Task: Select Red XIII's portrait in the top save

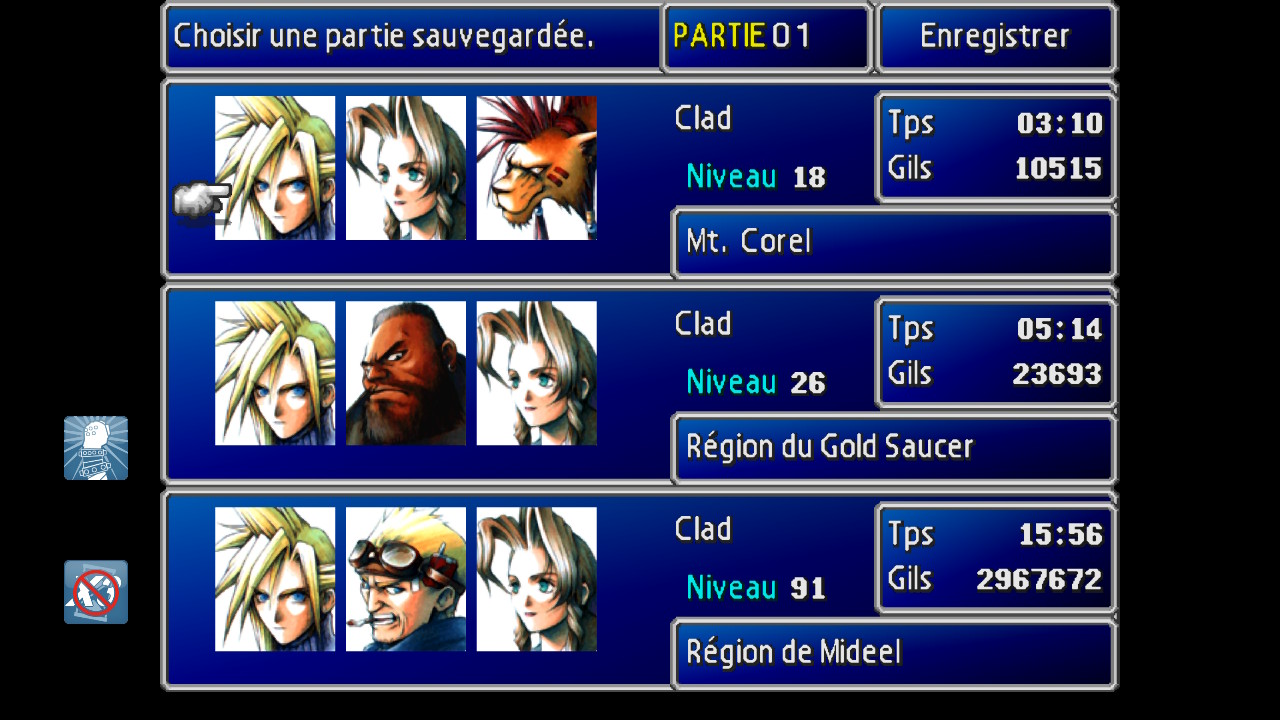Action: point(537,167)
